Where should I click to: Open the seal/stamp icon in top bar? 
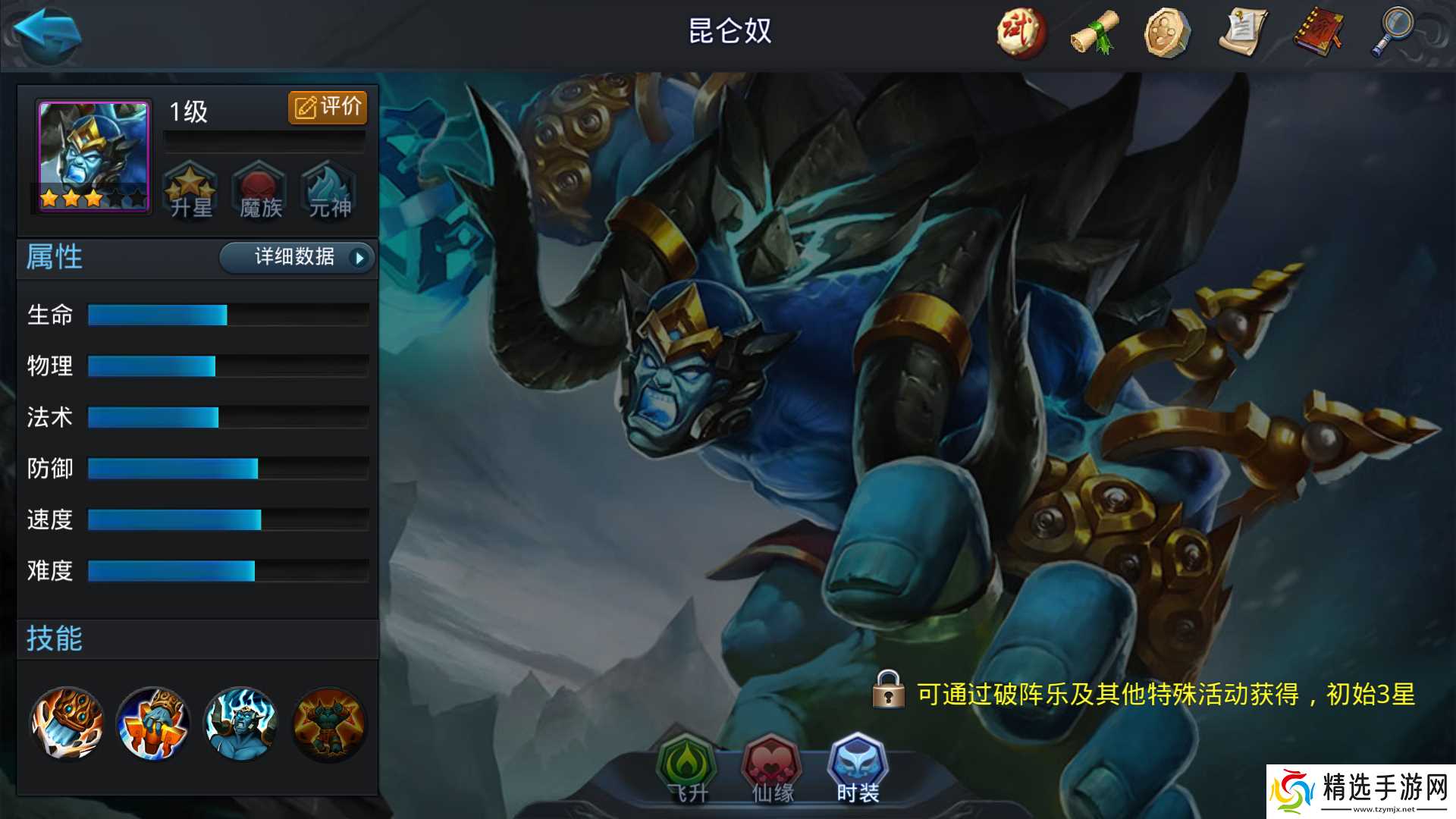tap(1166, 34)
